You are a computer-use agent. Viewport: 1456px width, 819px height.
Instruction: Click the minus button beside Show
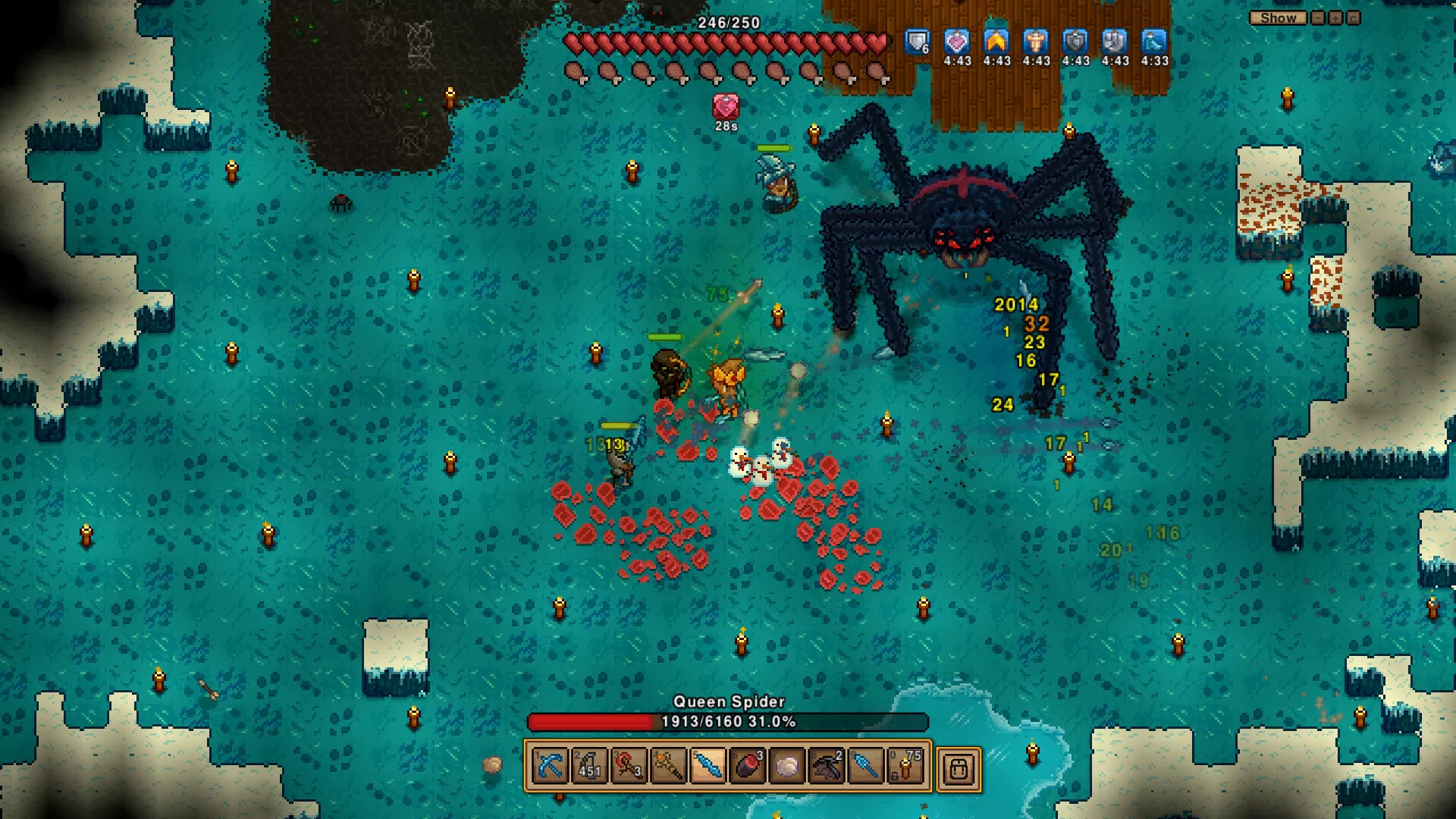click(1318, 18)
